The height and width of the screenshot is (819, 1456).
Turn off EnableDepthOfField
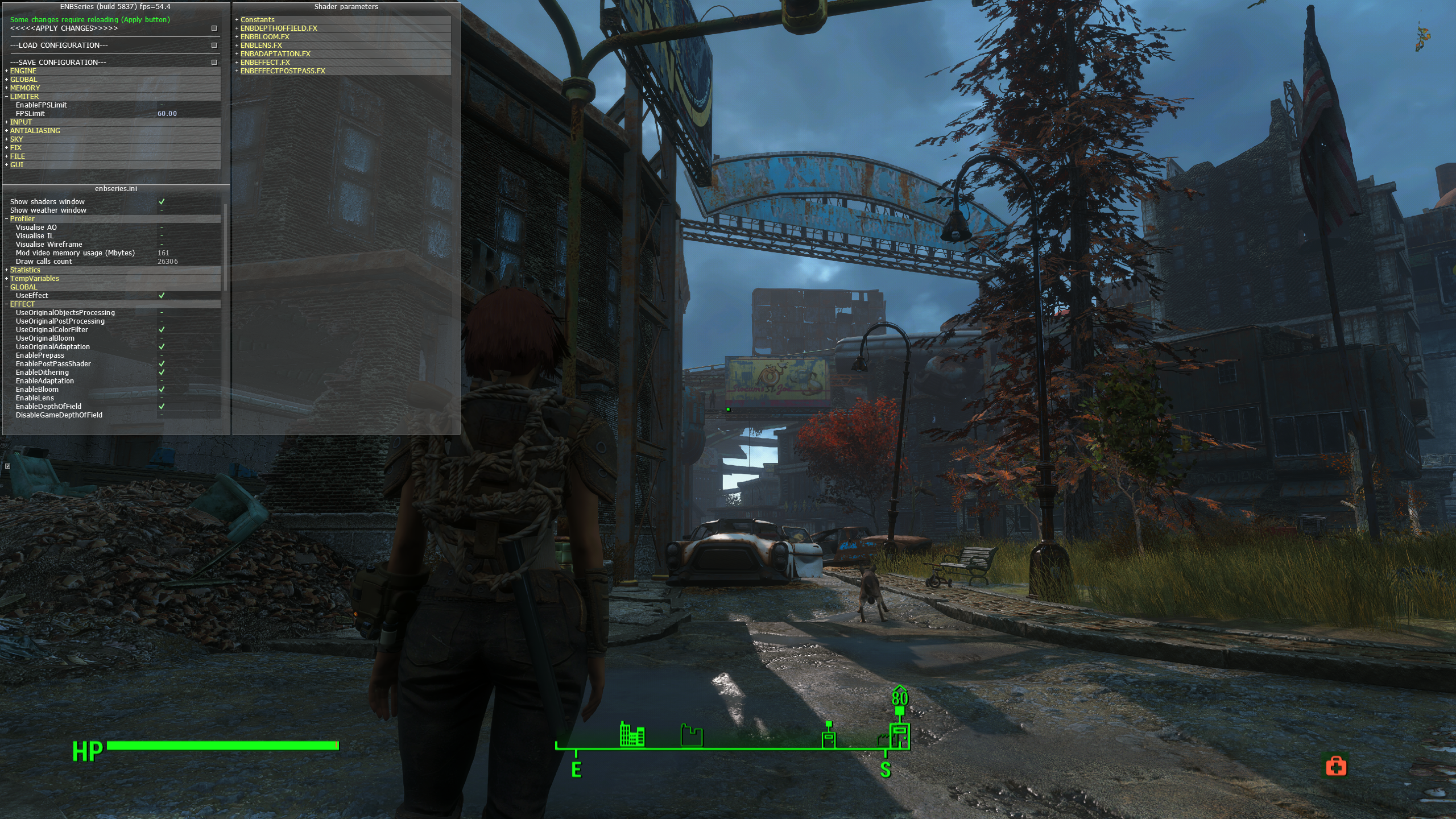coord(162,407)
